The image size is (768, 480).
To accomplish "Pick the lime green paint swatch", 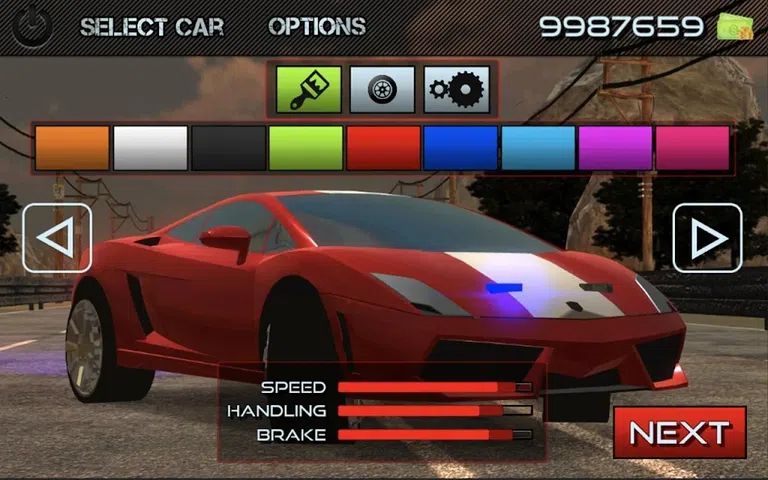I will pyautogui.click(x=306, y=148).
